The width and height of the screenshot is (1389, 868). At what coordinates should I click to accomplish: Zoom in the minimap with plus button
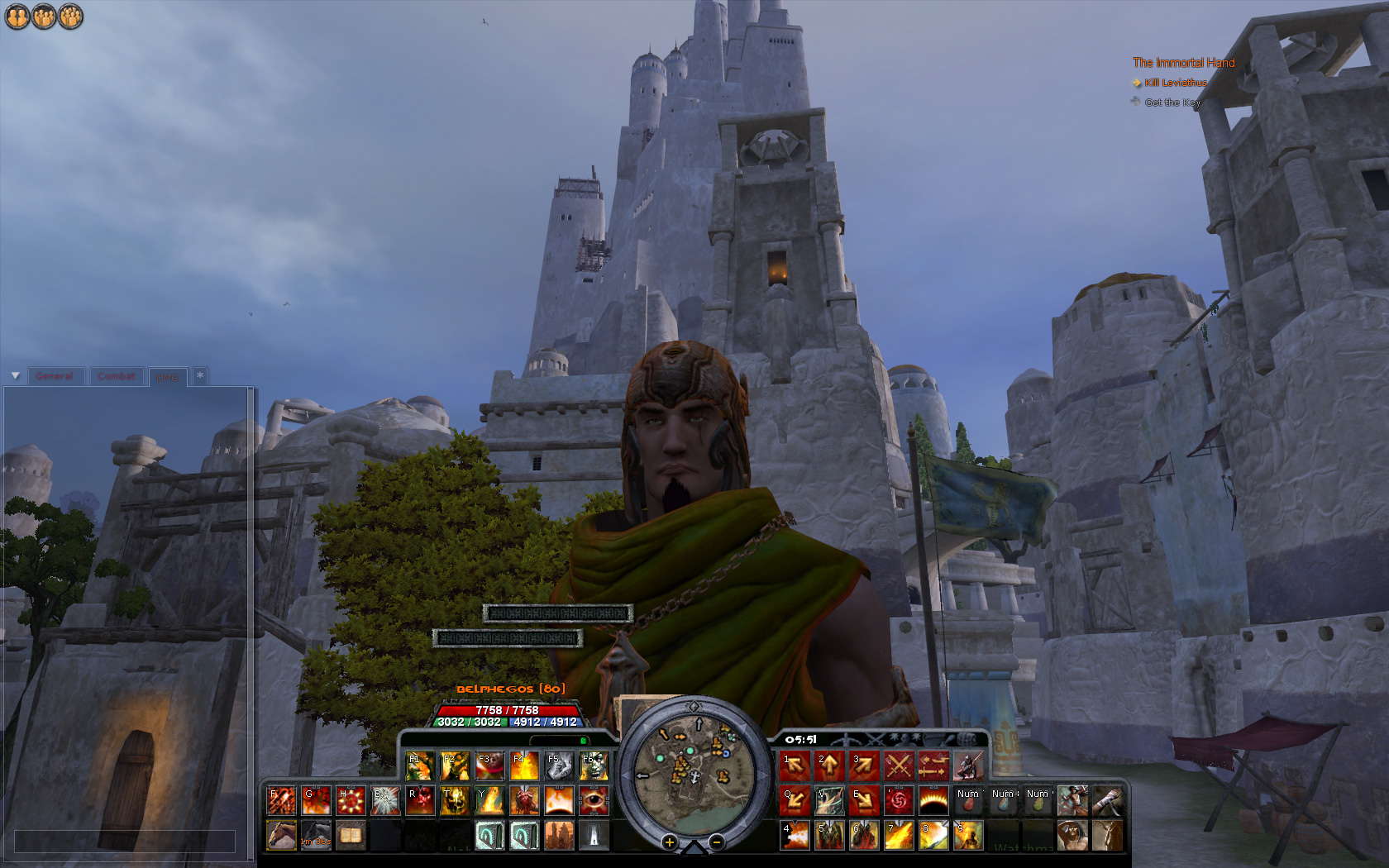(669, 842)
